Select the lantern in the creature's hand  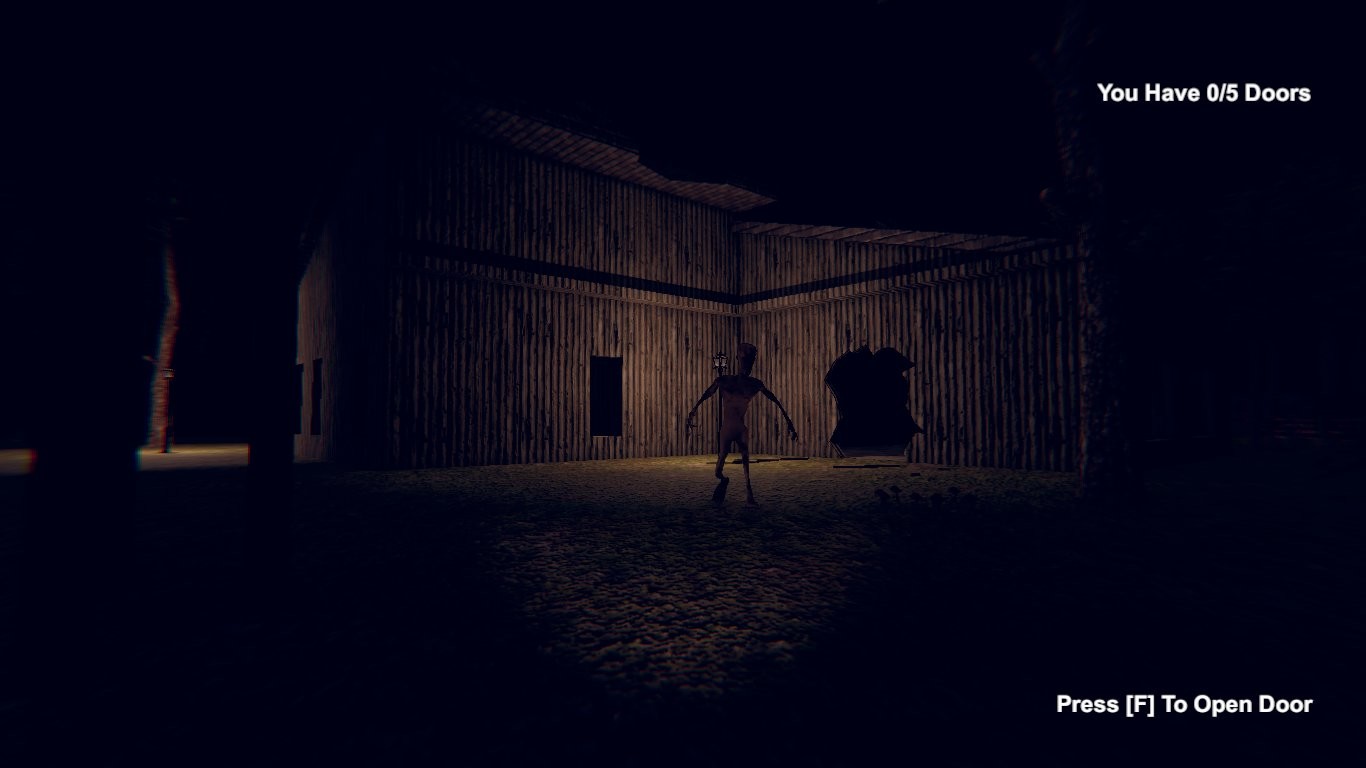point(720,361)
